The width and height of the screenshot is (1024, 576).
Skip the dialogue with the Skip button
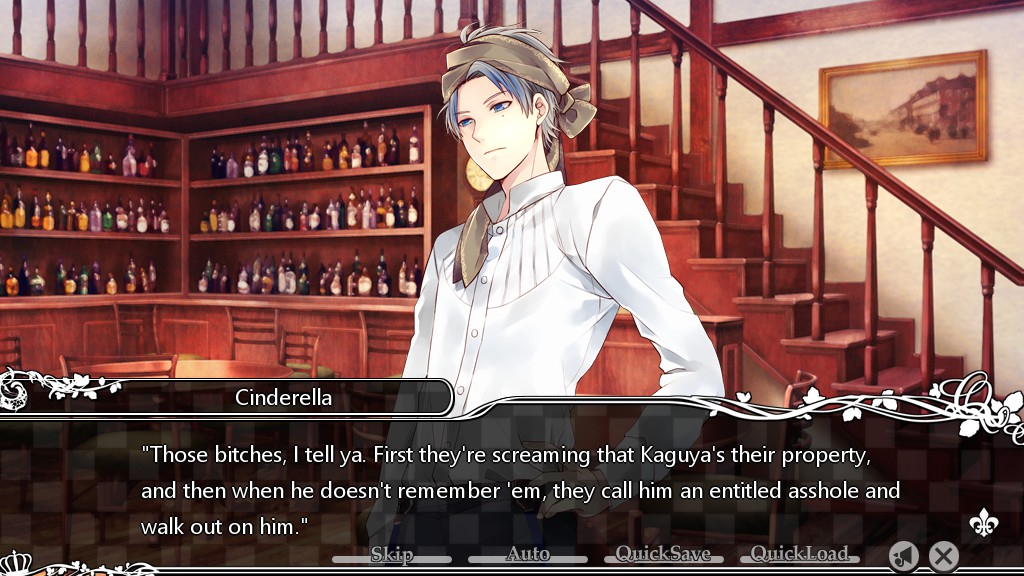click(391, 554)
